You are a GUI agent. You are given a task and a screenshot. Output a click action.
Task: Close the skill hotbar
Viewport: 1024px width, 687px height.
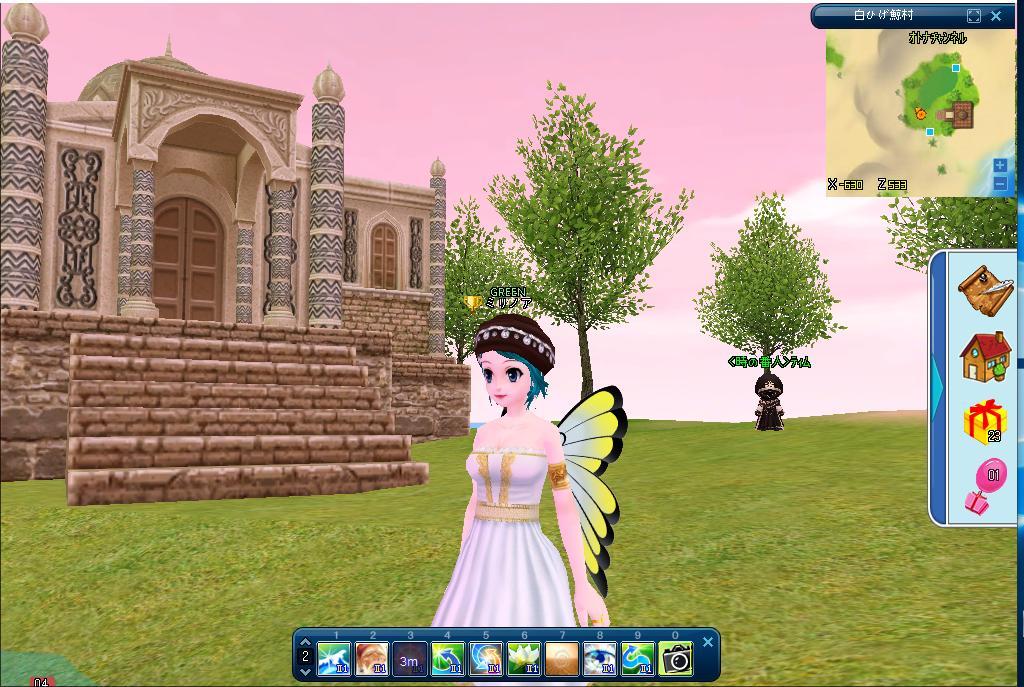click(708, 642)
